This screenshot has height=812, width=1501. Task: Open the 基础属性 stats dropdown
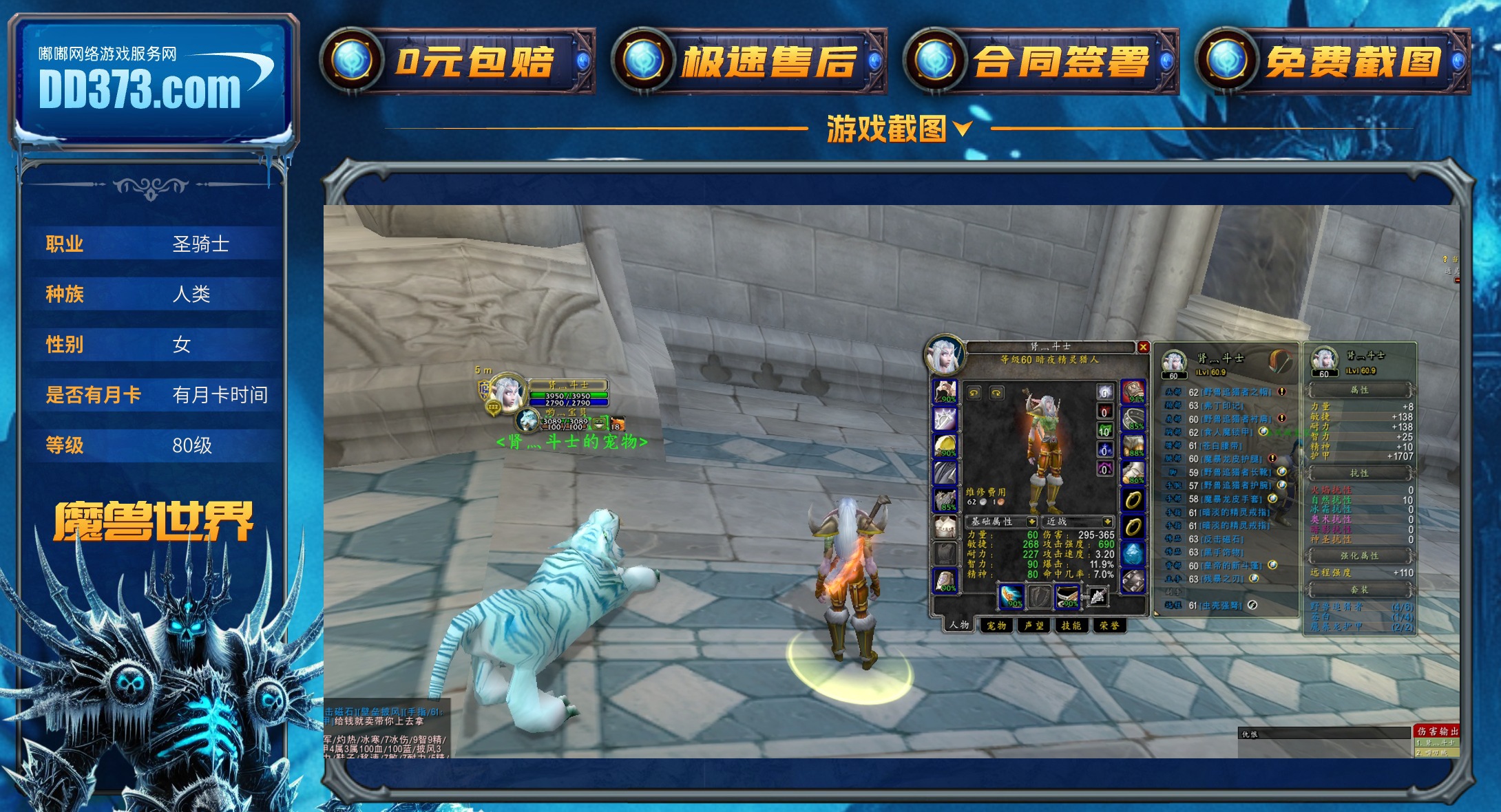pyautogui.click(x=1031, y=522)
